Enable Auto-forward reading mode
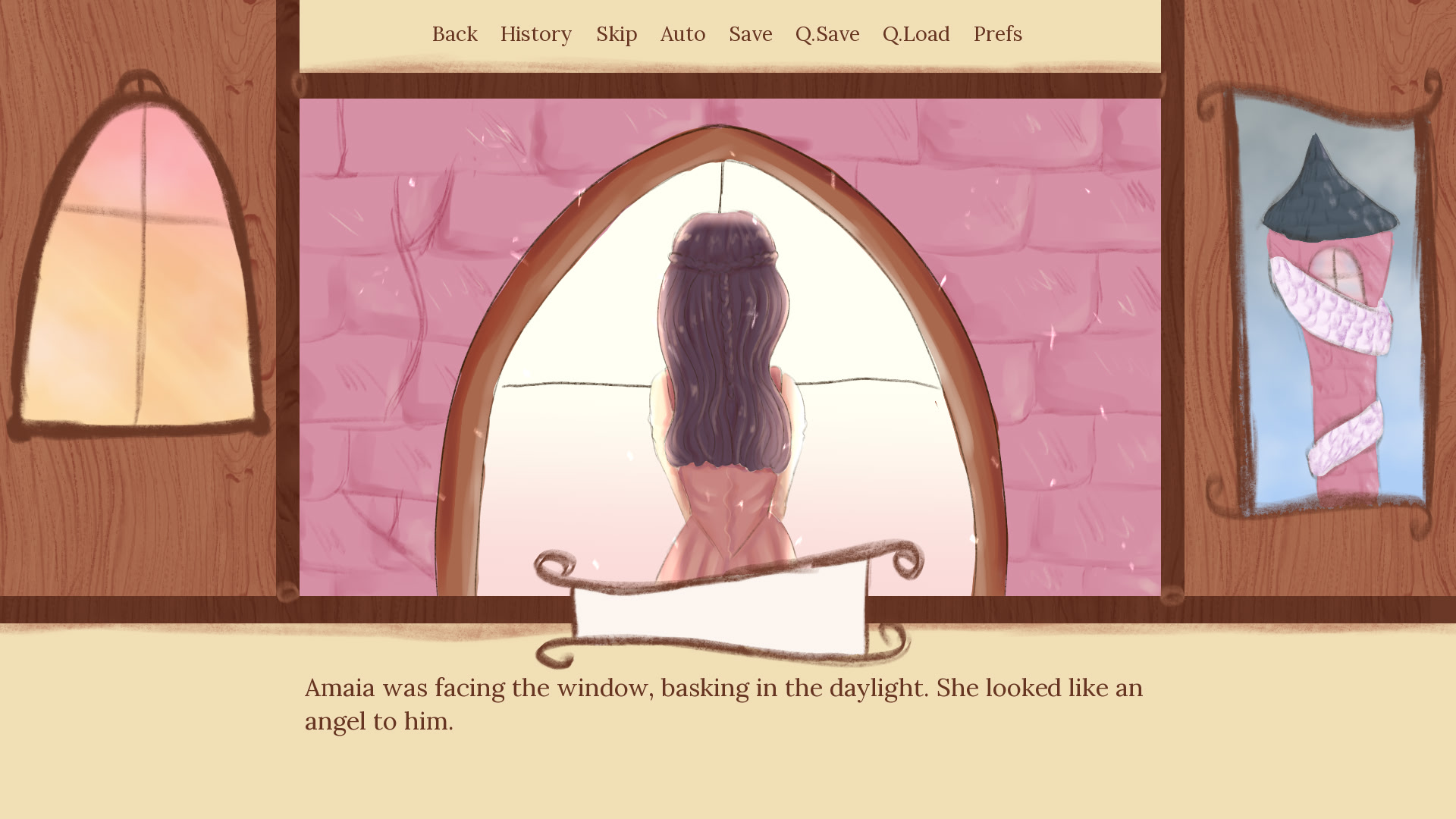Image resolution: width=1456 pixels, height=819 pixels. click(x=682, y=34)
